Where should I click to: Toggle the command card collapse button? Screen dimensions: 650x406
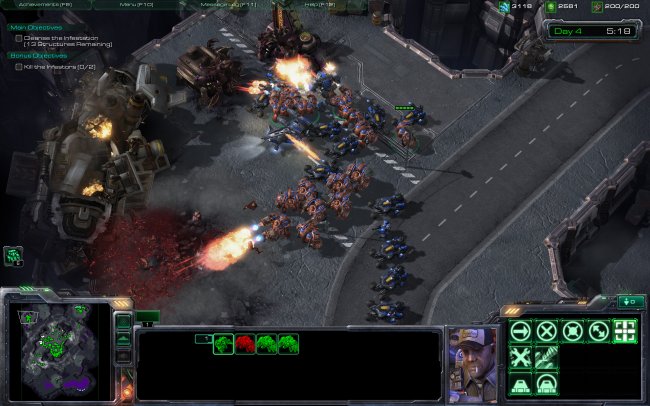[x=630, y=301]
